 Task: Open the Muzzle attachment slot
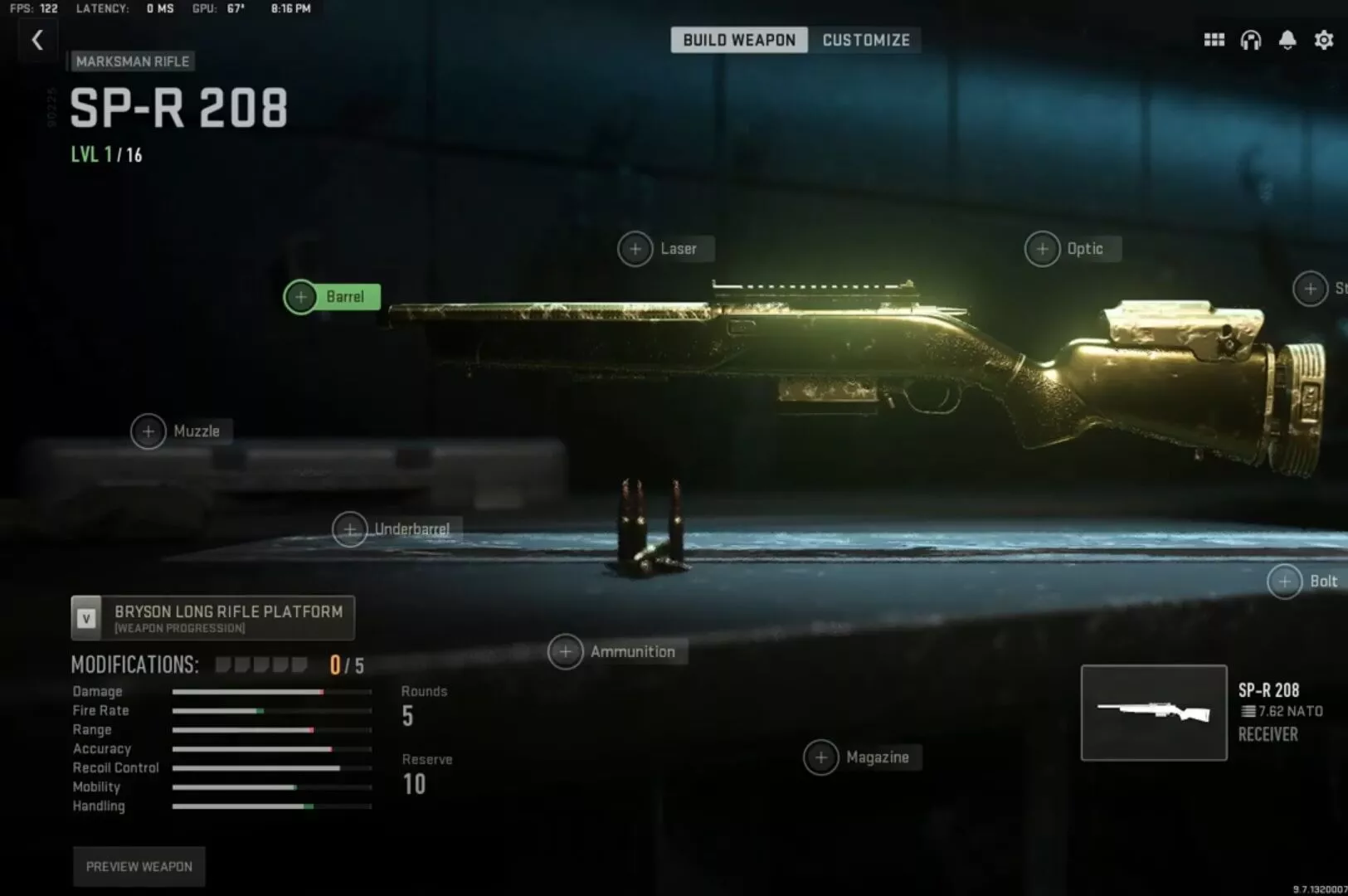(x=149, y=431)
